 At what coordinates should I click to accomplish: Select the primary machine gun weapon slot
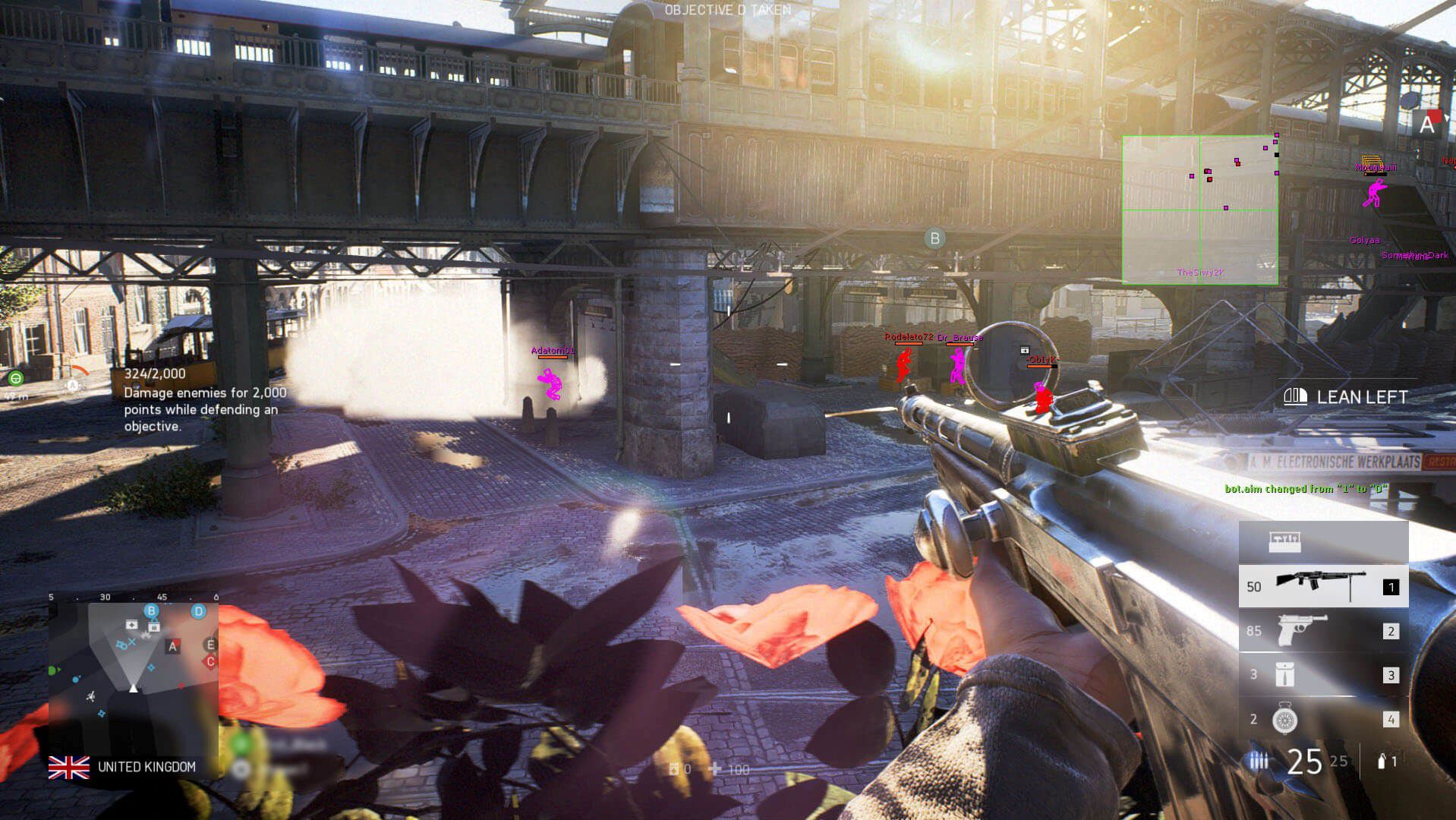coord(1322,586)
